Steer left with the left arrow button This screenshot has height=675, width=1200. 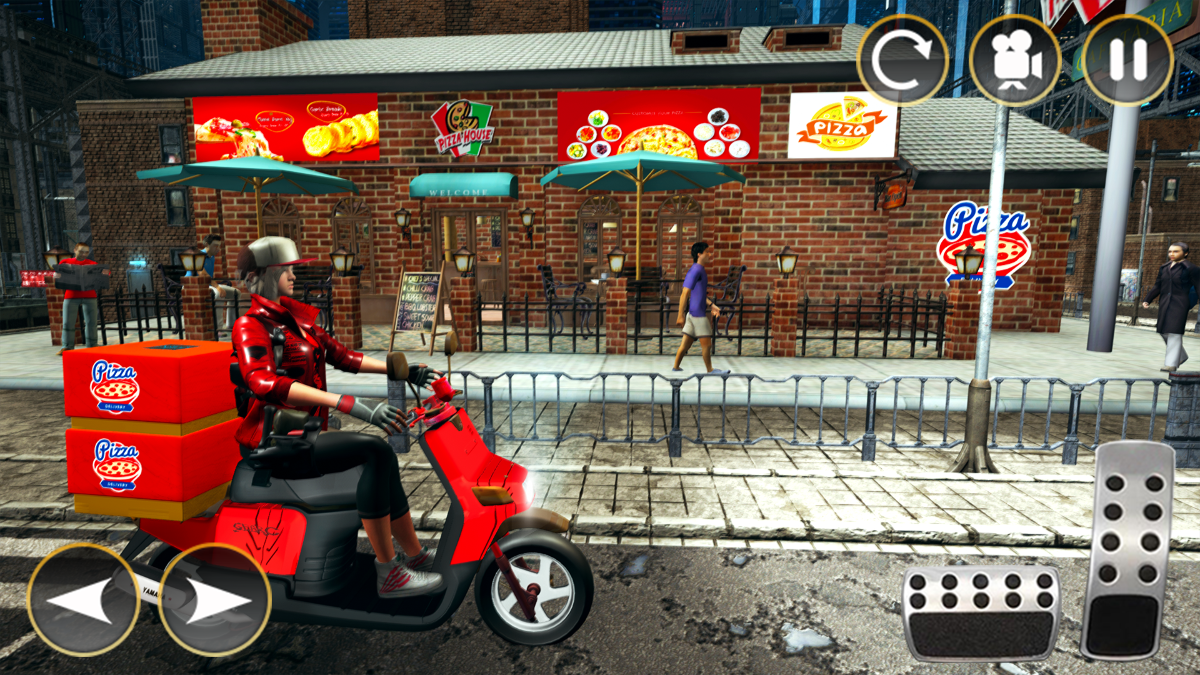83,600
